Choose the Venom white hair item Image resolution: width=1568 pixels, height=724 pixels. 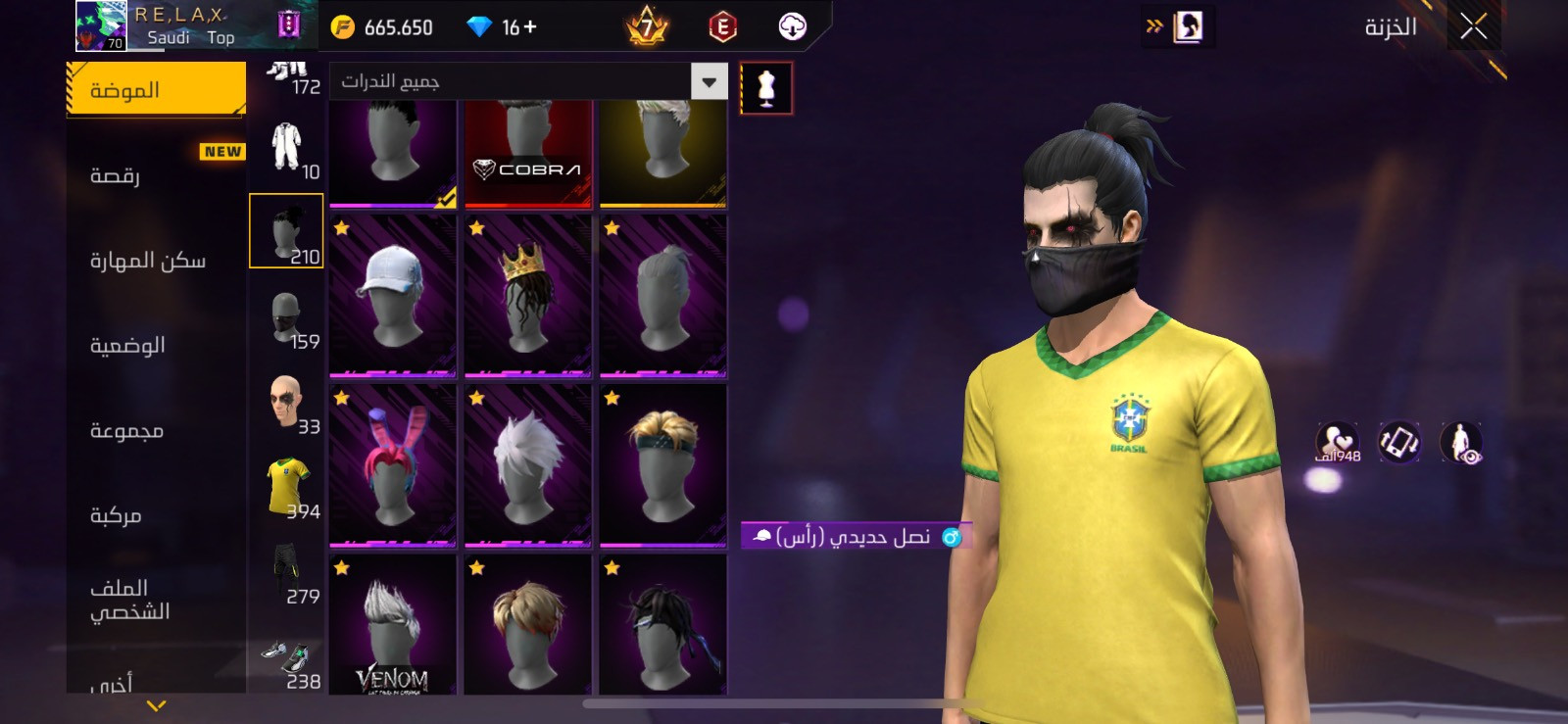(392, 627)
